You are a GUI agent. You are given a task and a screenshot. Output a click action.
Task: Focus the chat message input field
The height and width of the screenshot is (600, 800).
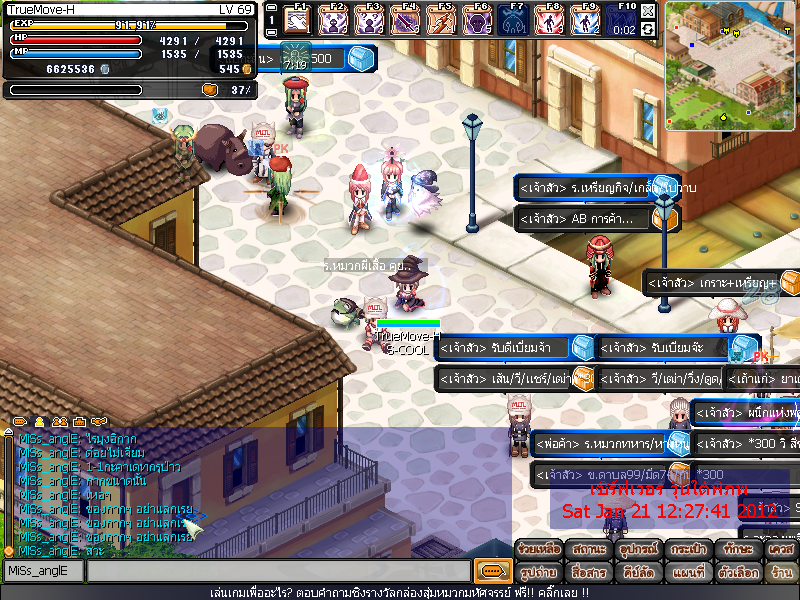pos(278,571)
